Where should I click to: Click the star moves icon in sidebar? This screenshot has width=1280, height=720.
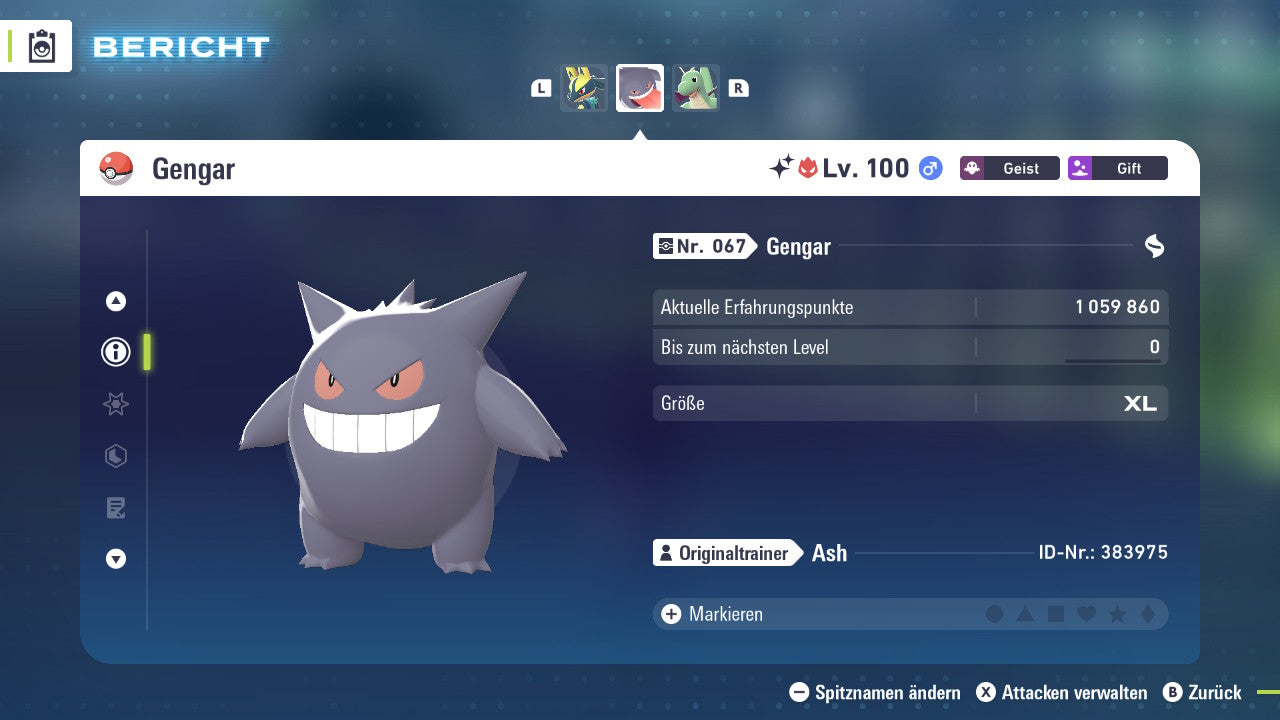(115, 404)
